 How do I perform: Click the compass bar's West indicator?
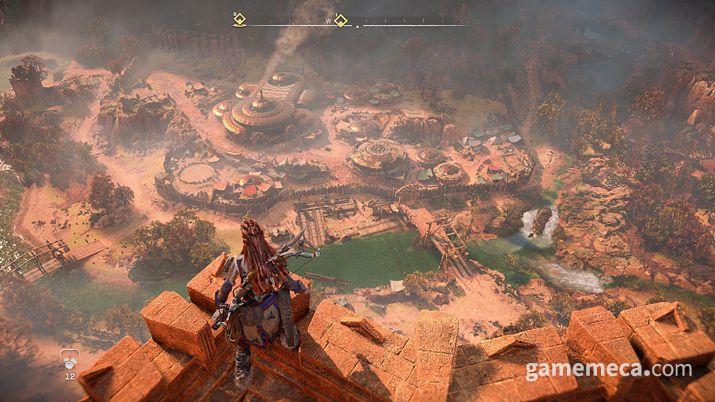(327, 19)
